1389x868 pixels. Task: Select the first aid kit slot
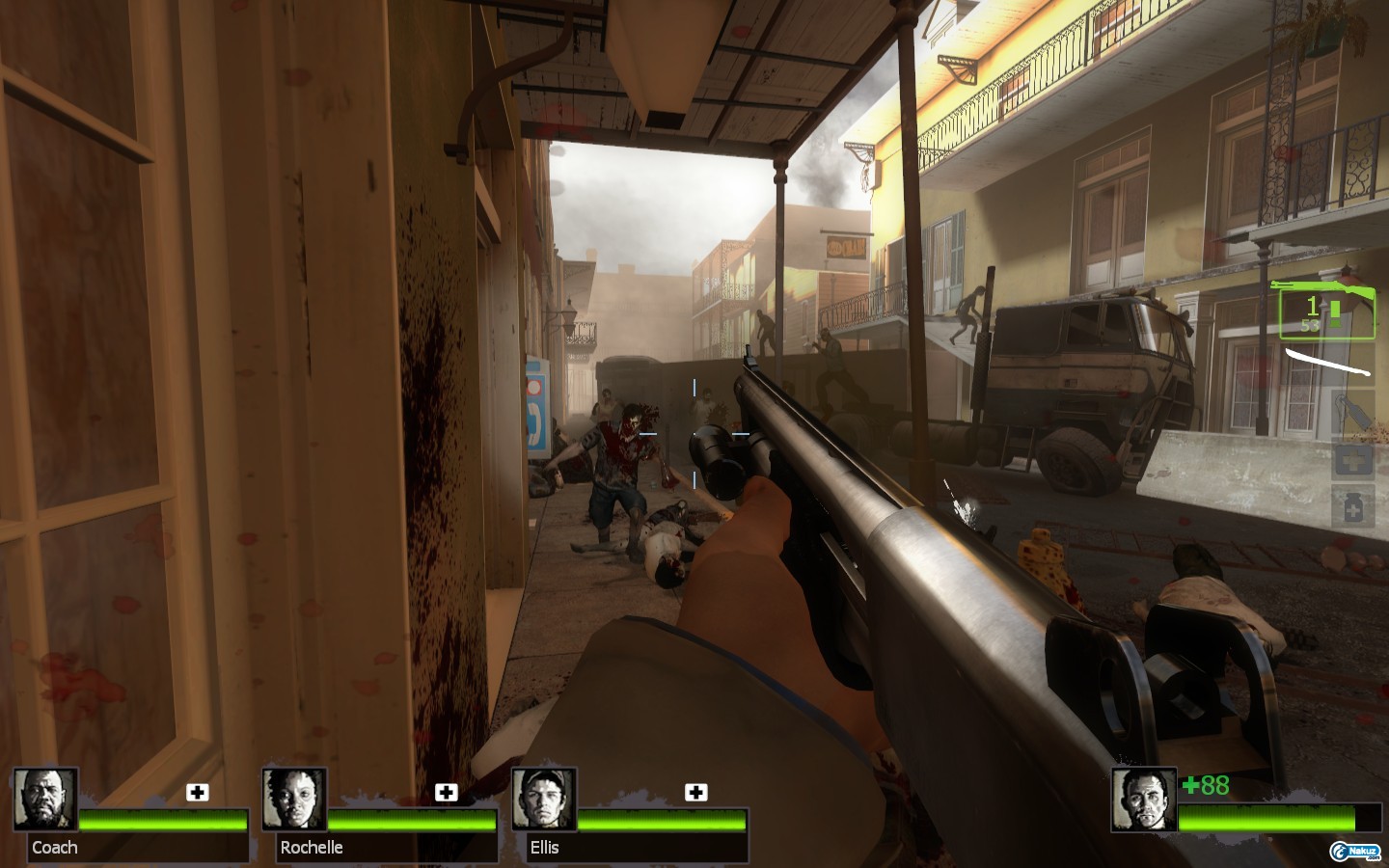click(x=1352, y=460)
